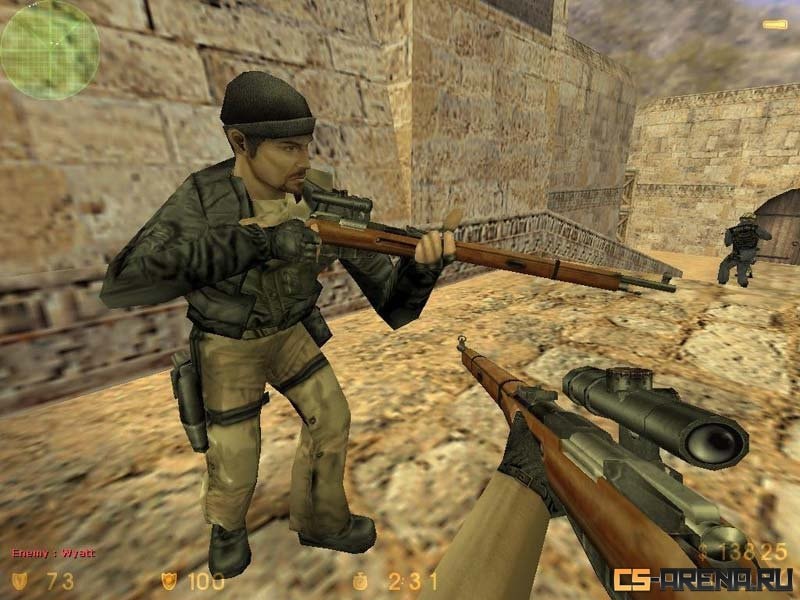Select the health icon beside 73
The image size is (800, 600).
pos(20,580)
